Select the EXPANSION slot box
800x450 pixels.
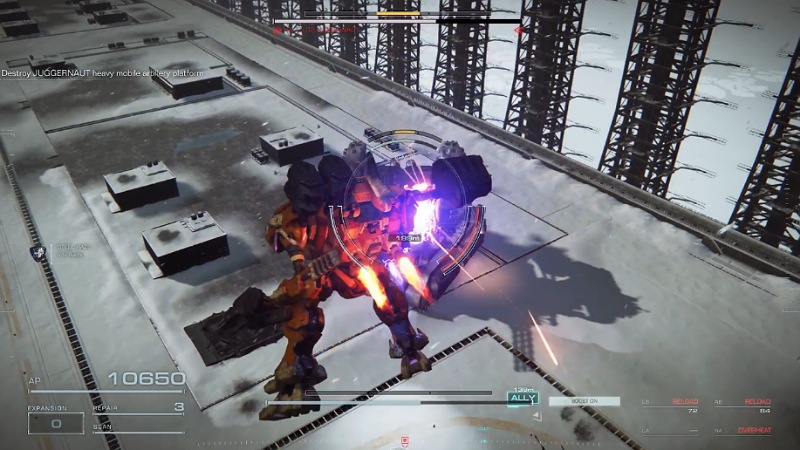tap(55, 423)
